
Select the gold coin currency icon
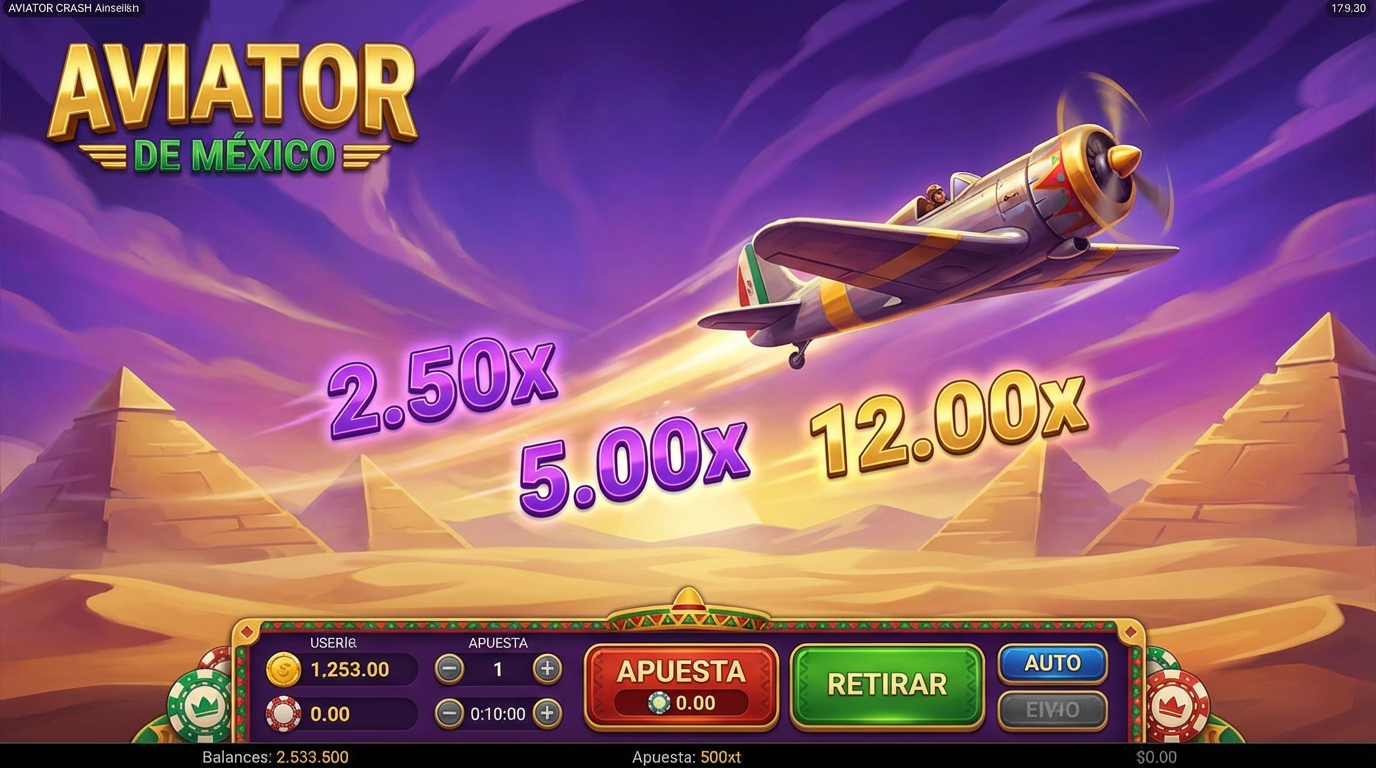pyautogui.click(x=284, y=670)
